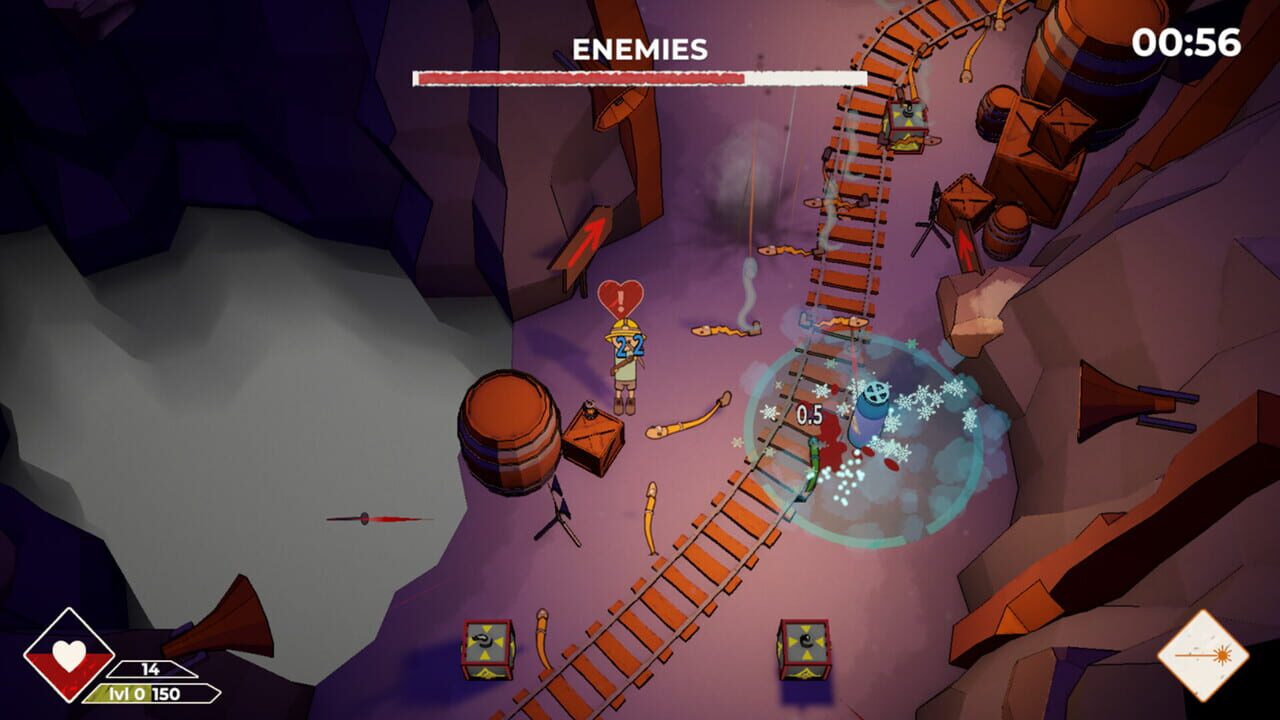This screenshot has width=1280, height=720.
Task: Click the 00:56 timer display
Action: tap(1188, 43)
